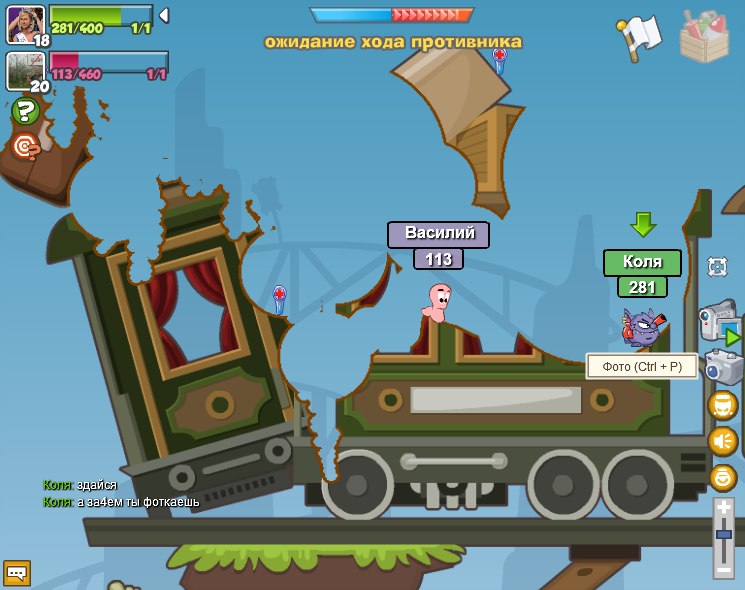Screen dimensions: 745x590
Task: Start video recording with the camcorder icon
Action: point(718,322)
